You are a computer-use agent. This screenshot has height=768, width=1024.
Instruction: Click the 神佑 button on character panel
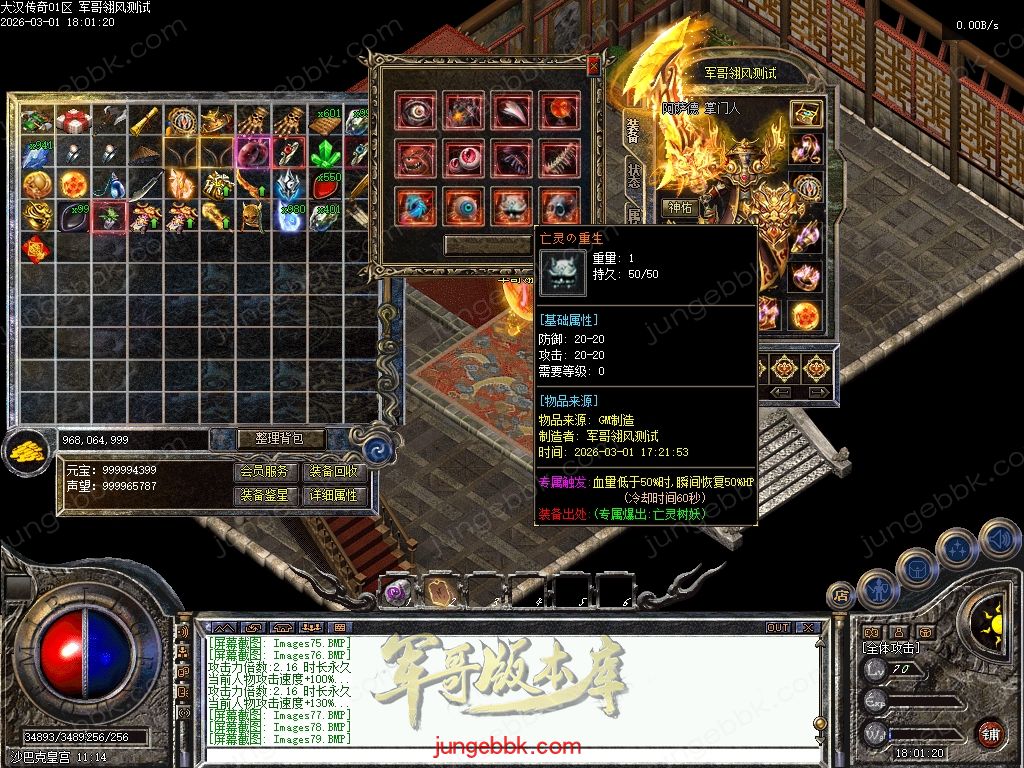(681, 208)
